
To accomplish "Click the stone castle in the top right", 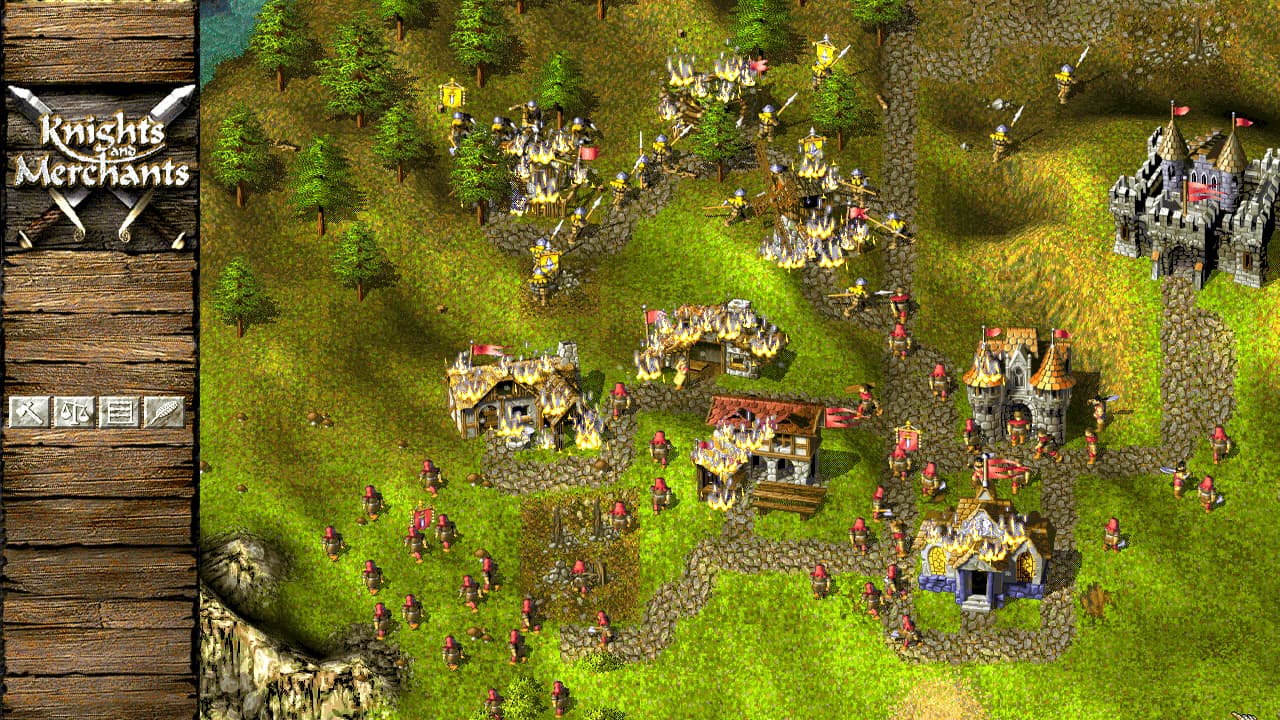I will point(1190,190).
